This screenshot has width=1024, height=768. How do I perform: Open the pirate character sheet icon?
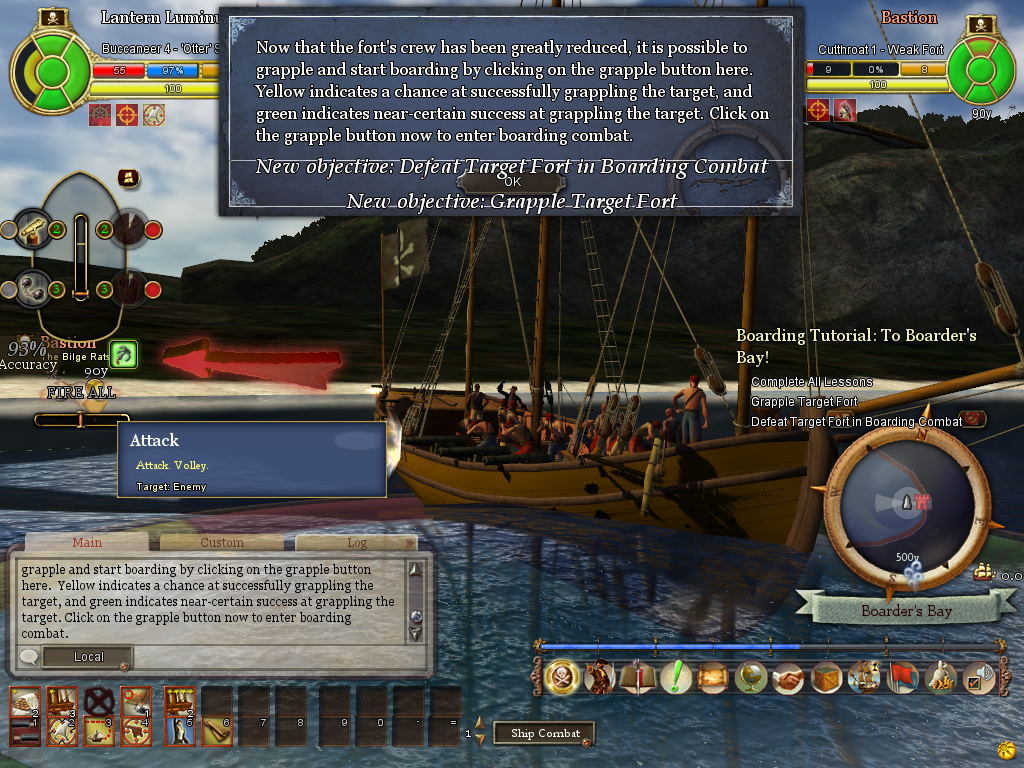click(x=598, y=677)
